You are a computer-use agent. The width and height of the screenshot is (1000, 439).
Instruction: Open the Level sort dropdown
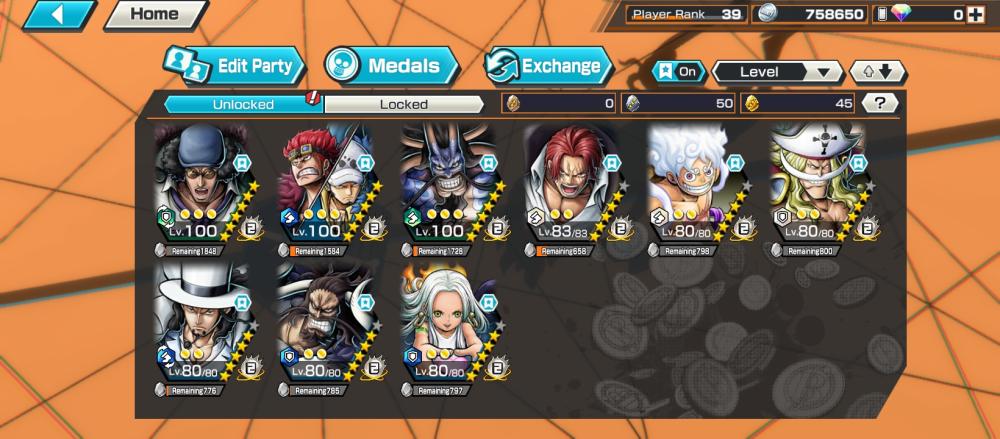click(x=777, y=72)
